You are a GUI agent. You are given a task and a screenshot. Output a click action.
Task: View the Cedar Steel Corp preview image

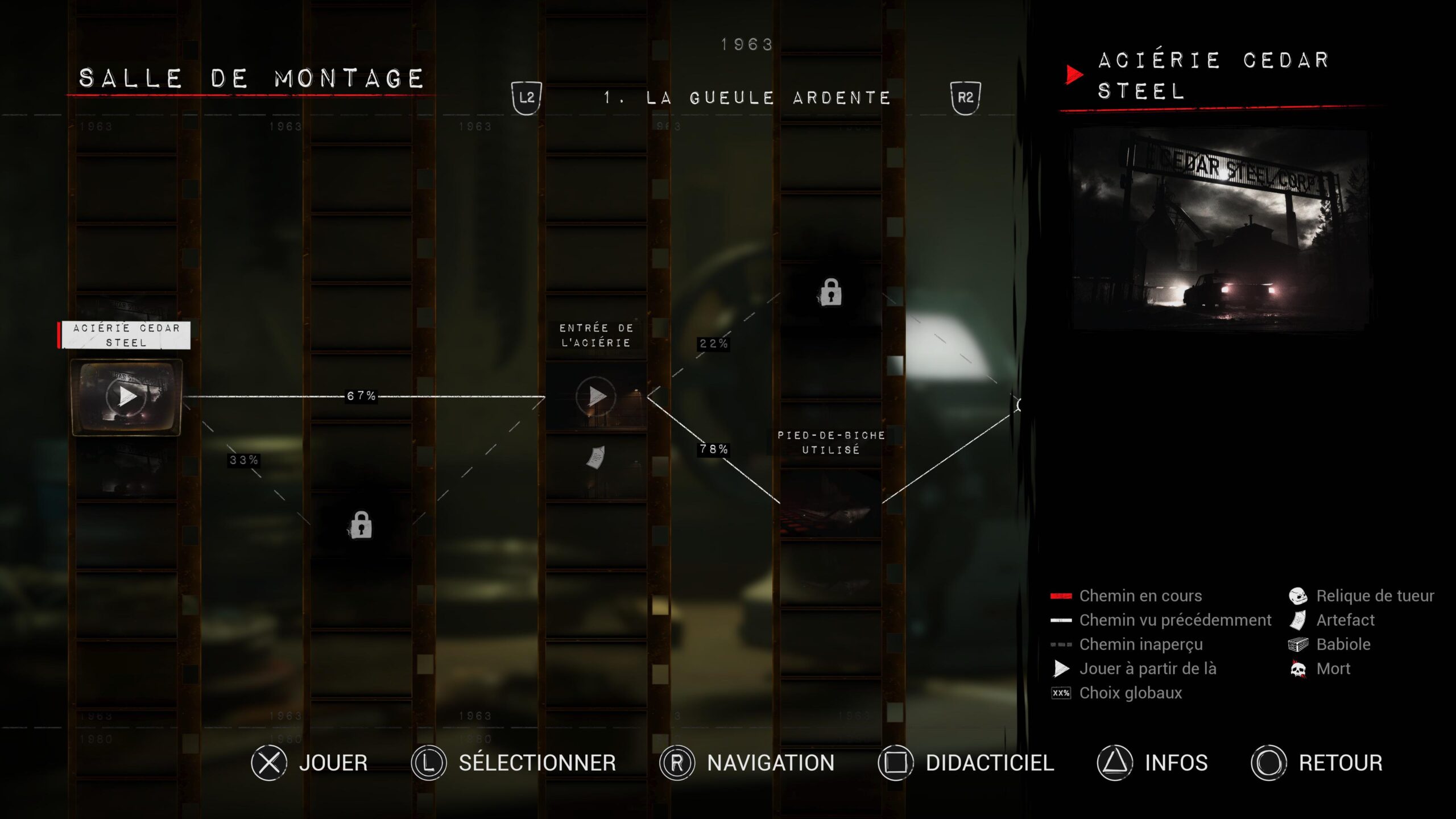(x=1221, y=229)
